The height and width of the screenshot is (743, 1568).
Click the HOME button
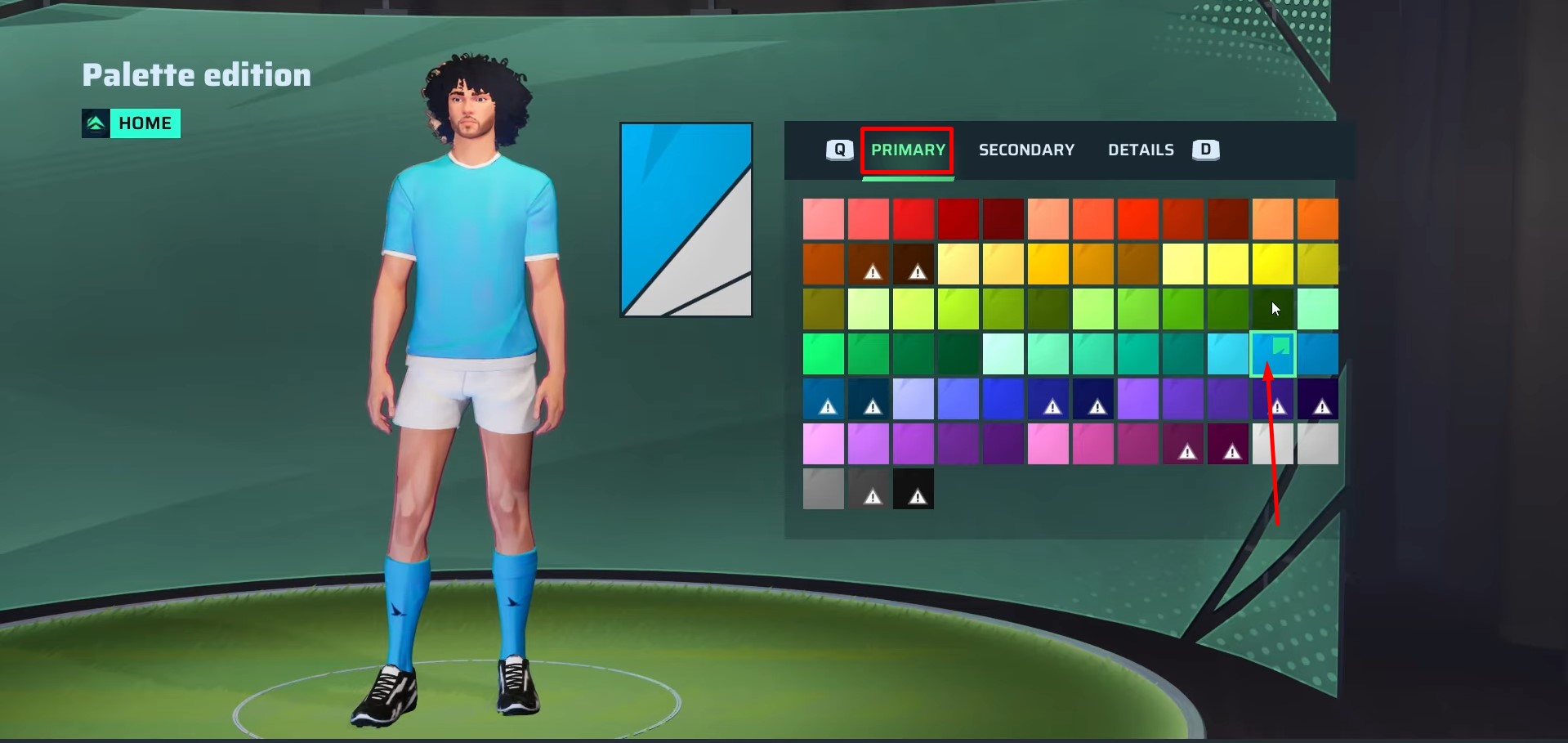145,123
